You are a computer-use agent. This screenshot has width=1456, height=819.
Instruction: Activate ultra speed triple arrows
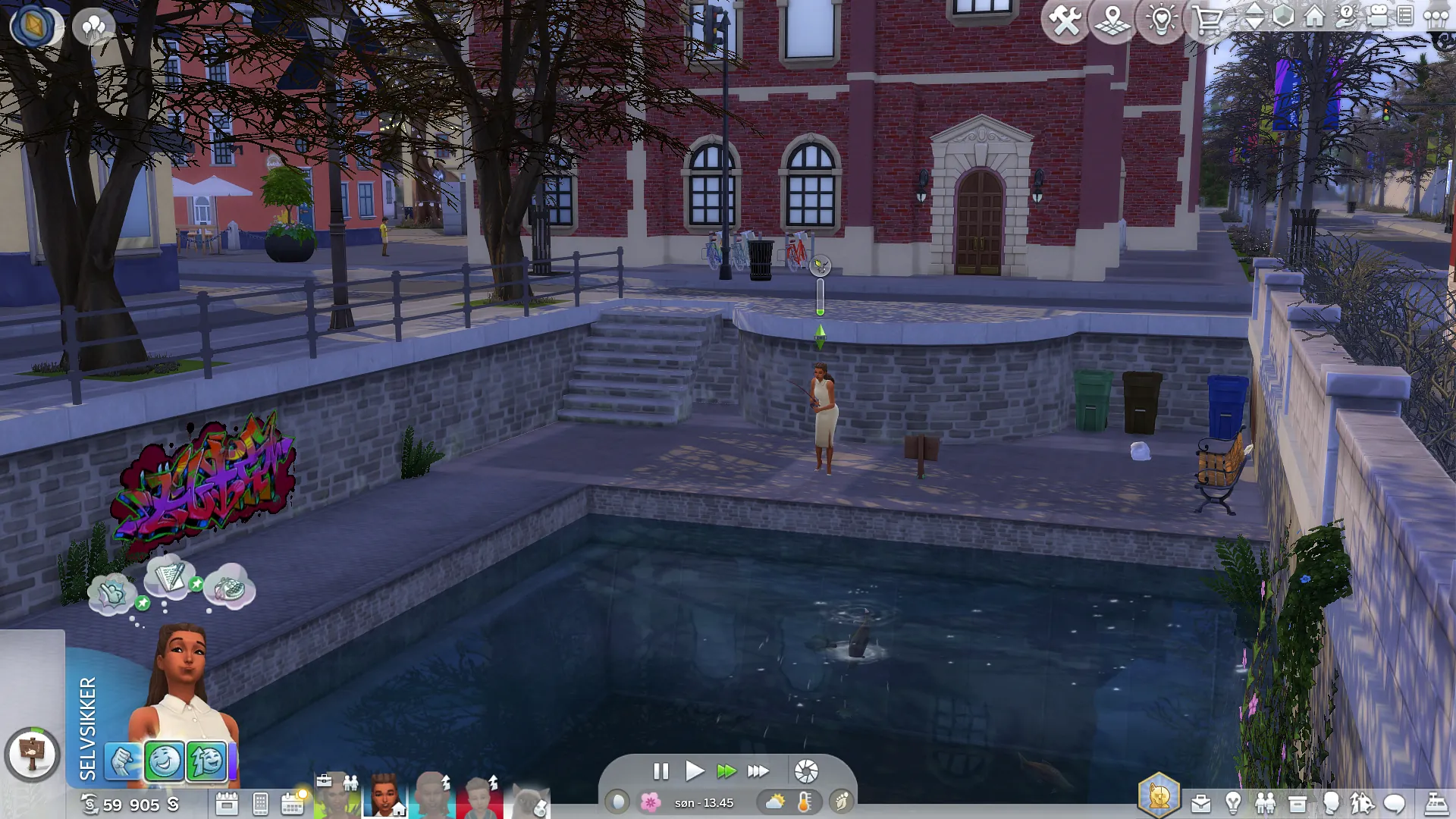point(758,771)
